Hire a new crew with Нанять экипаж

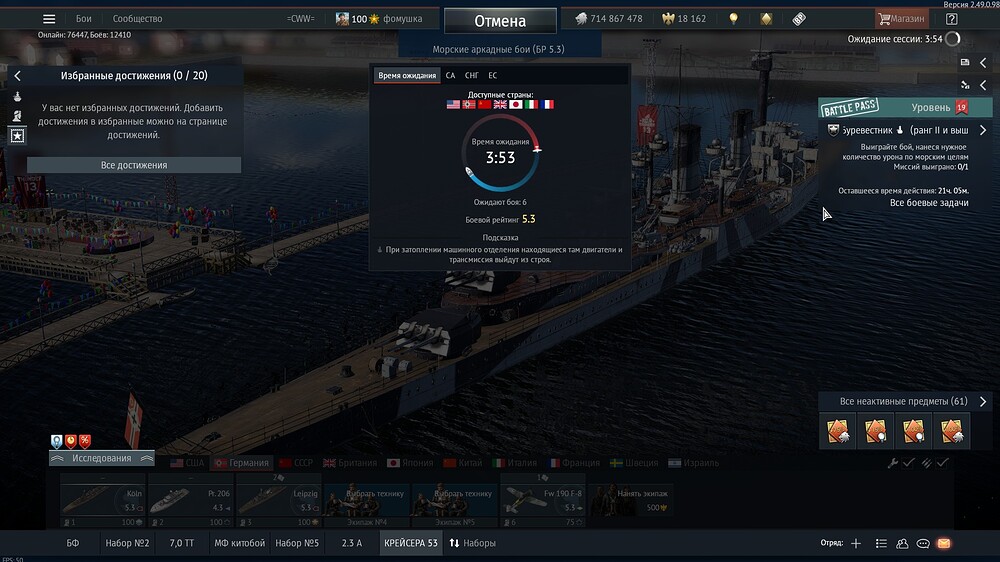point(630,500)
